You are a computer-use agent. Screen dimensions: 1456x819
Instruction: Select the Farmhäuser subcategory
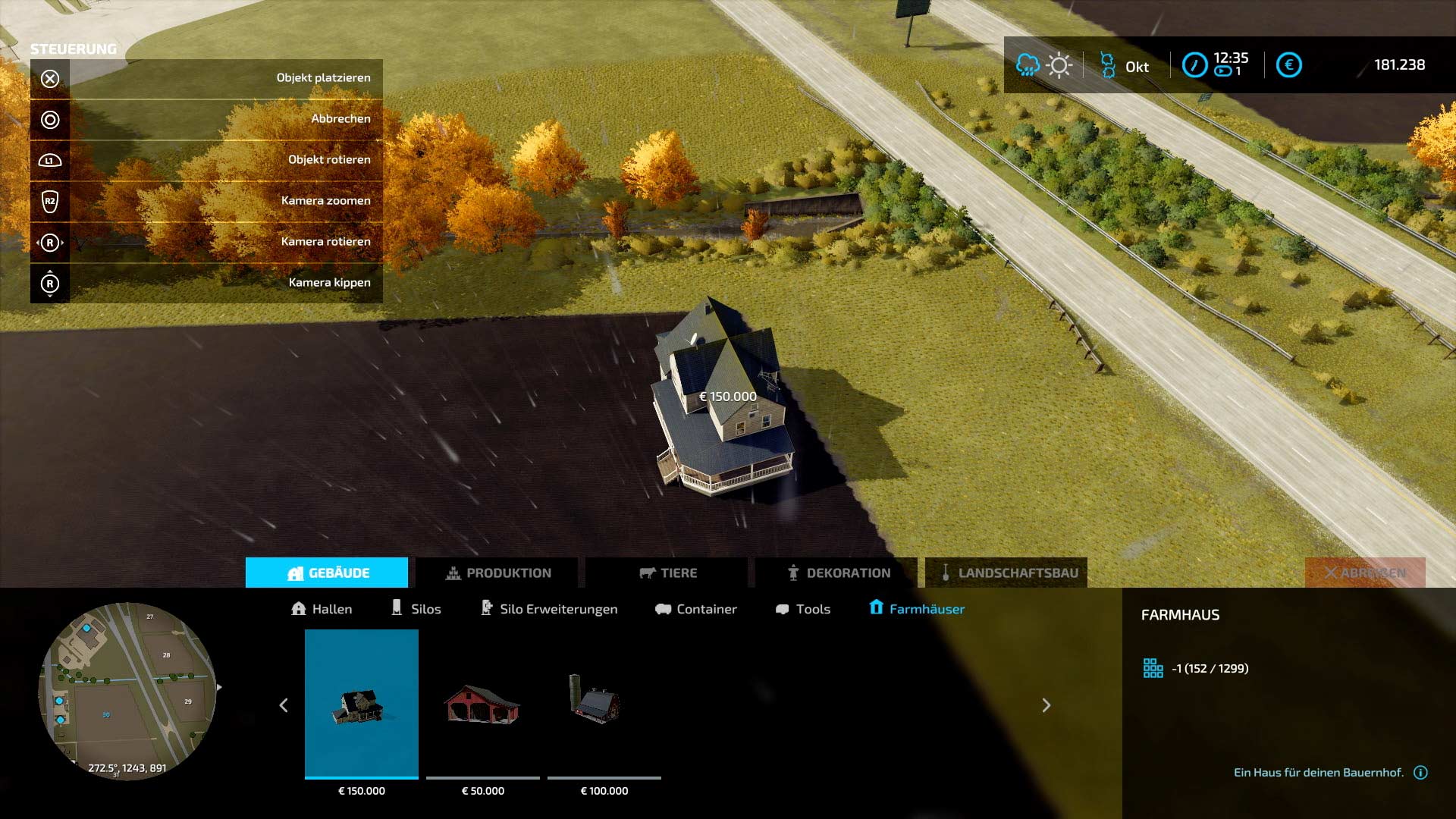[917, 609]
